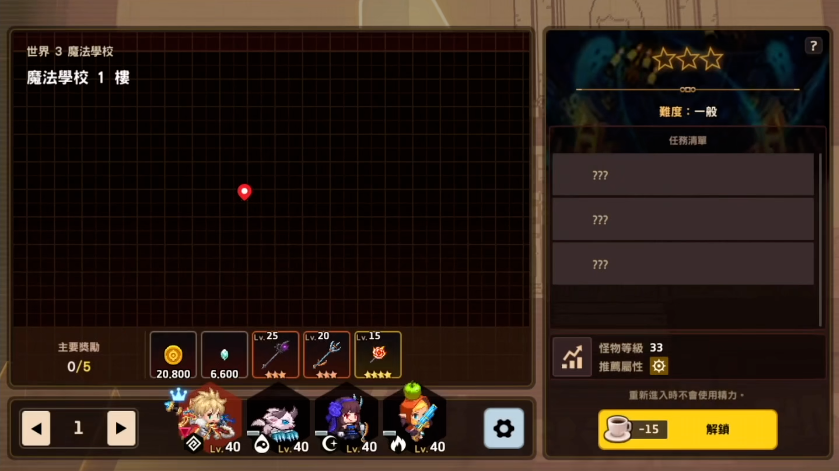Image resolution: width=839 pixels, height=471 pixels.
Task: Select the blond knight leader with crown
Action: [209, 420]
